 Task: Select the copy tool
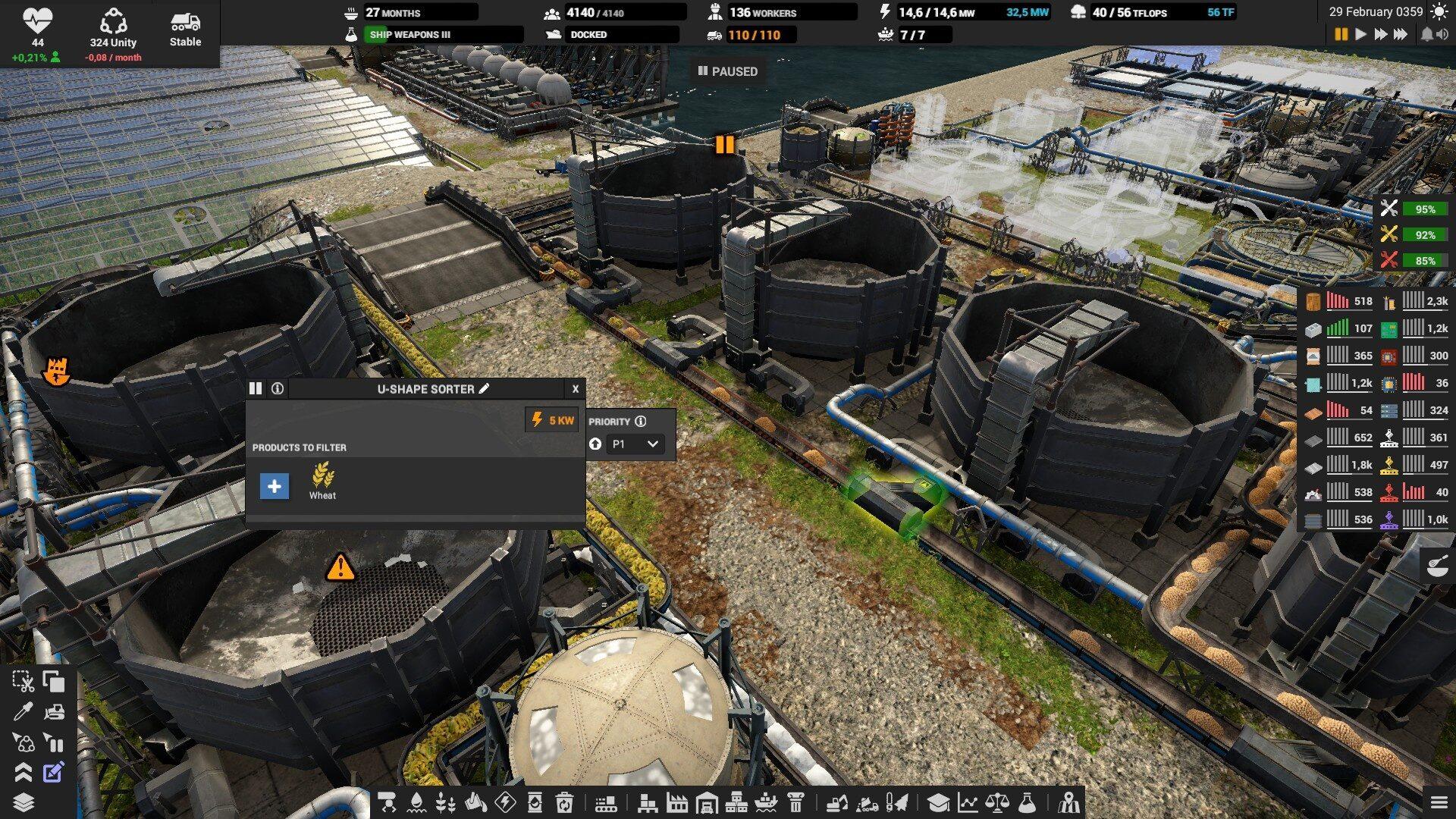(53, 682)
